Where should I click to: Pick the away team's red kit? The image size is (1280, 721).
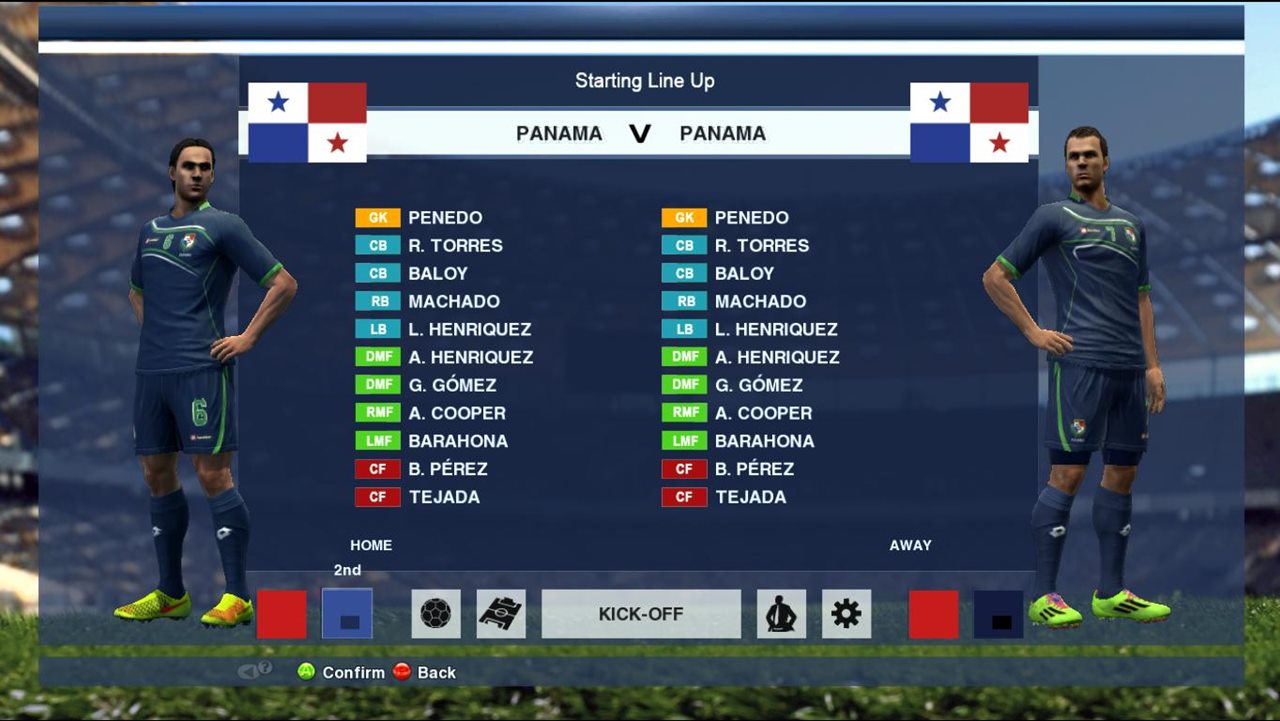click(x=933, y=614)
